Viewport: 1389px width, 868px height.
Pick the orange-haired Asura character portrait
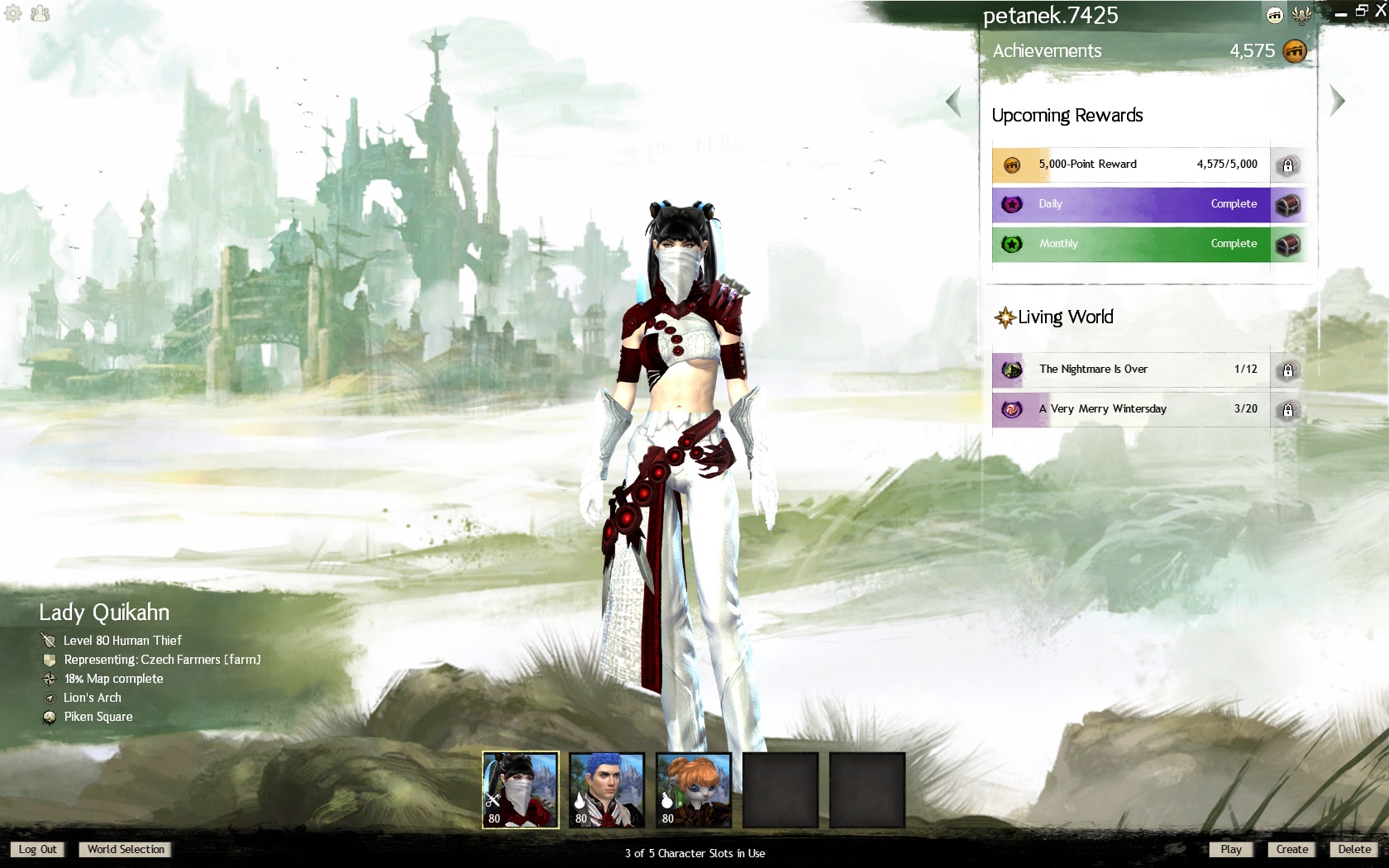click(694, 789)
